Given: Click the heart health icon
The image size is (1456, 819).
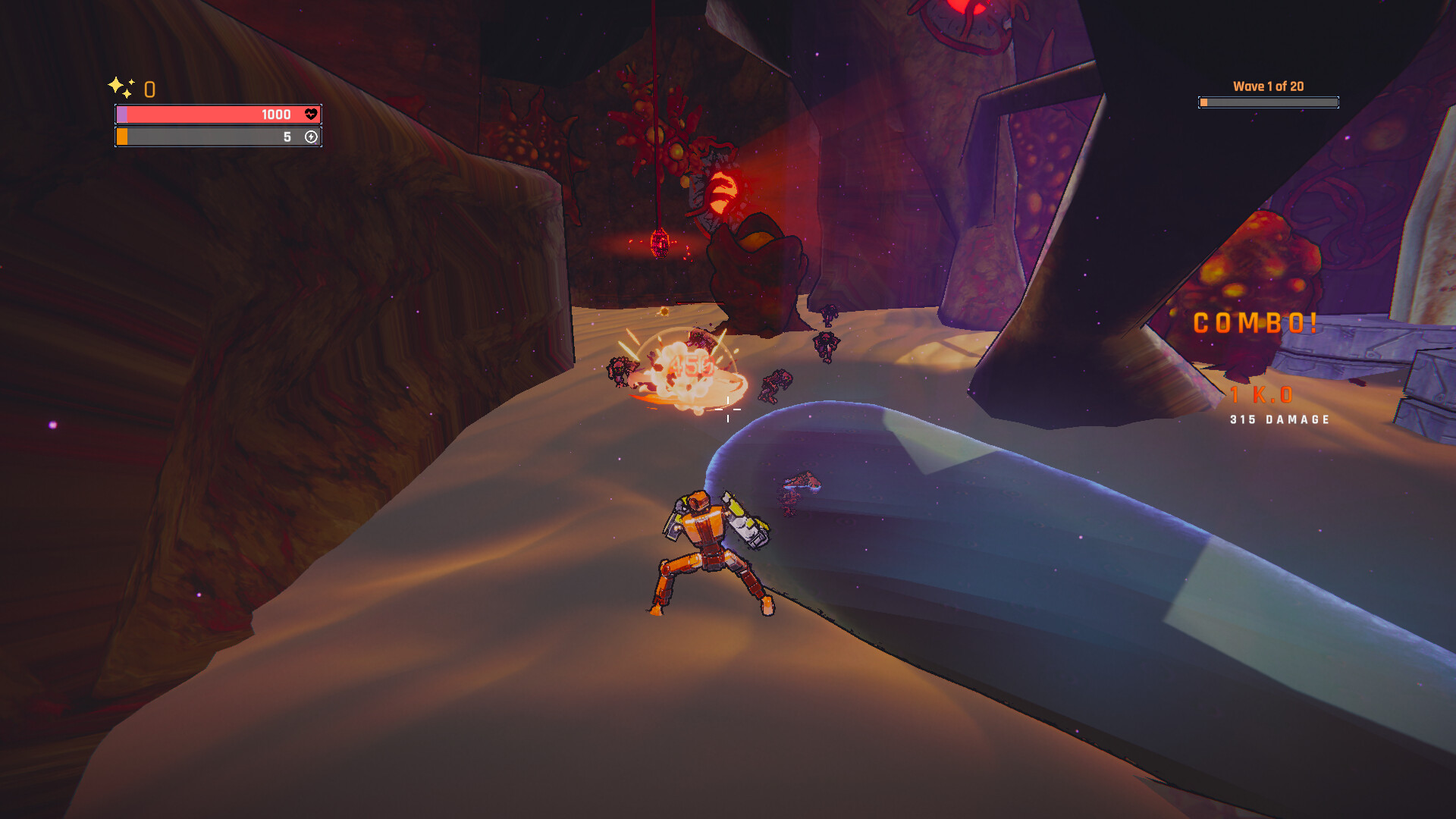Looking at the screenshot, I should coord(310,114).
